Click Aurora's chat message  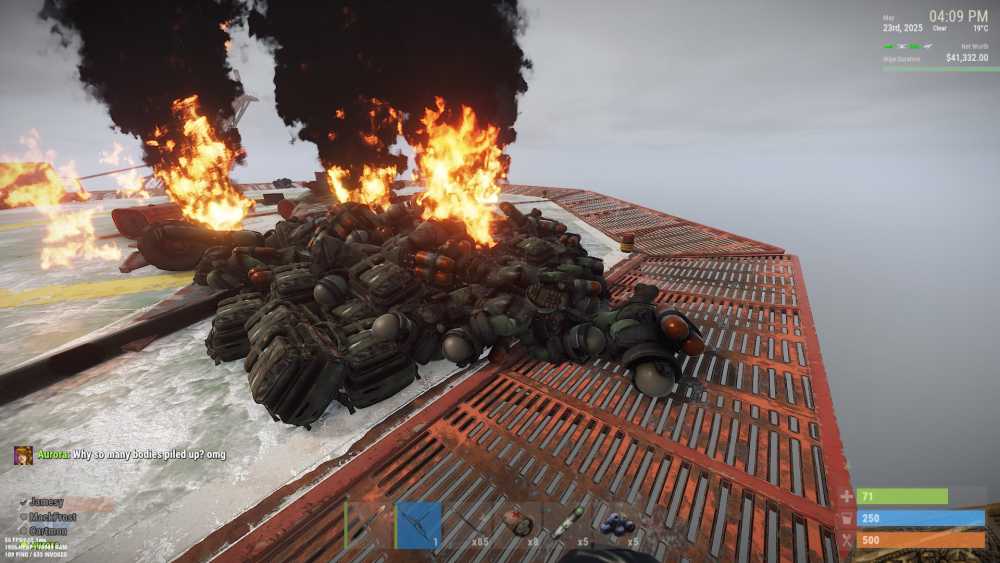(131, 455)
